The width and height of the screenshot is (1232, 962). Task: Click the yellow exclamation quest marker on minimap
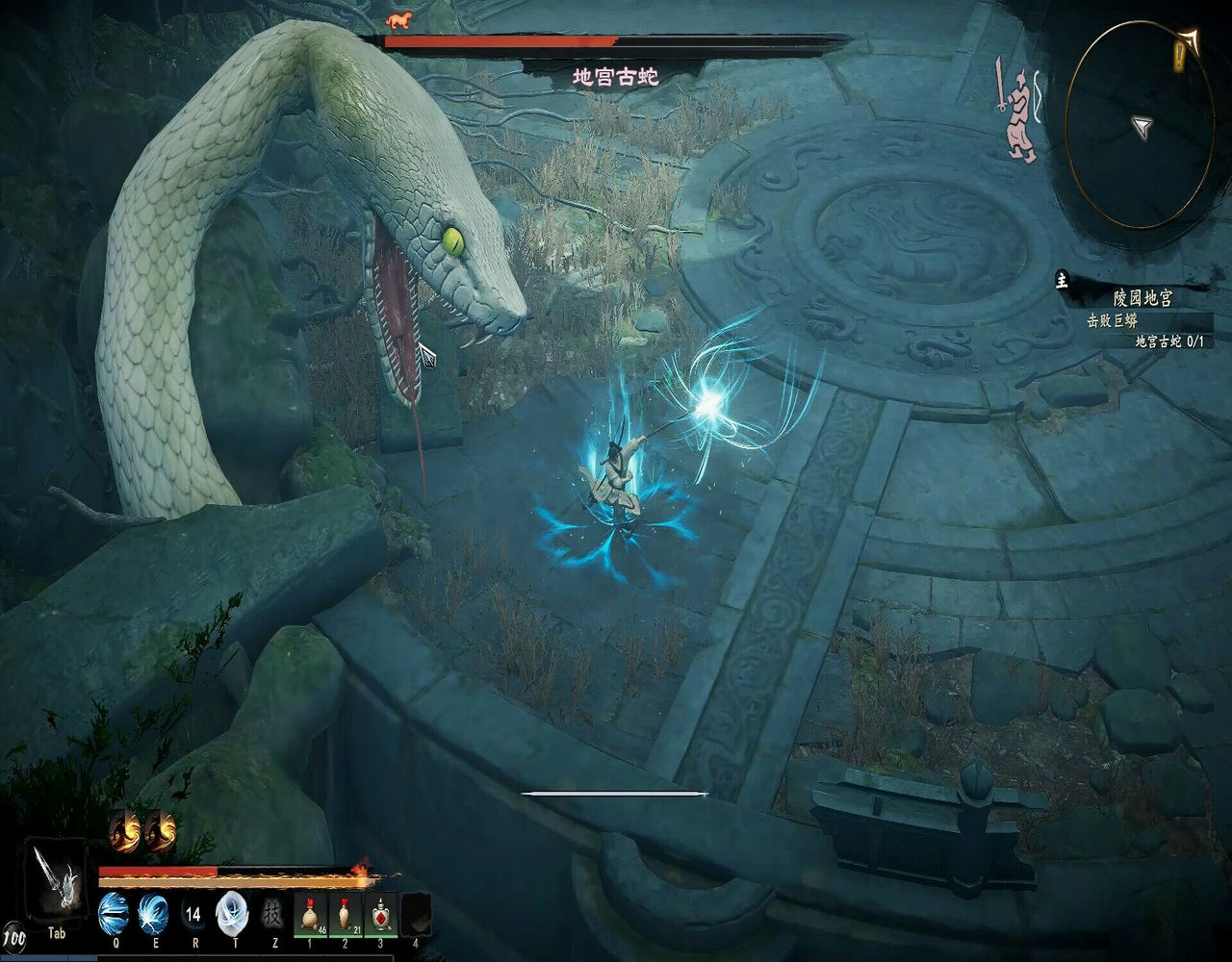click(1179, 58)
